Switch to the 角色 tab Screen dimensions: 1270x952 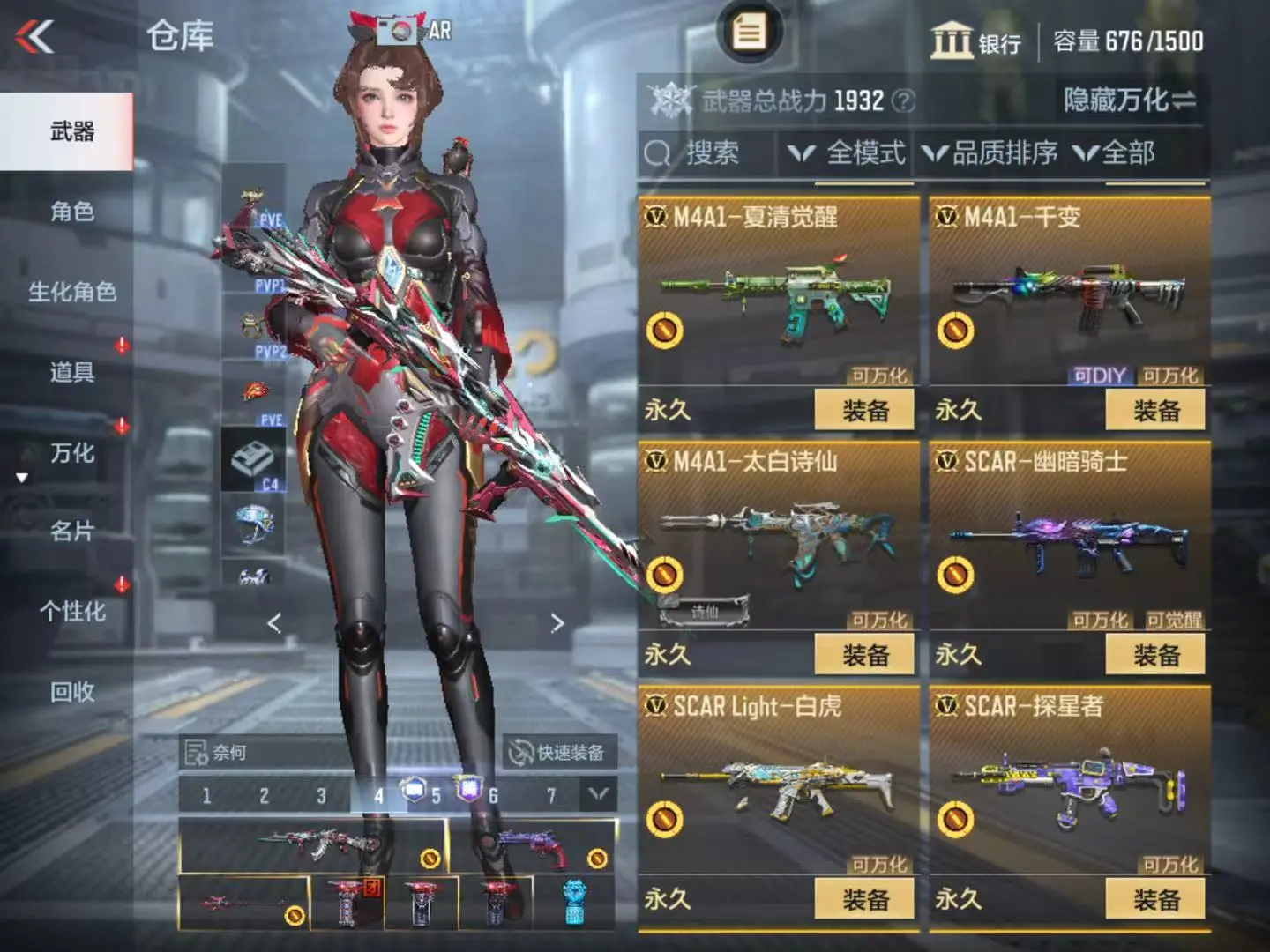71,212
